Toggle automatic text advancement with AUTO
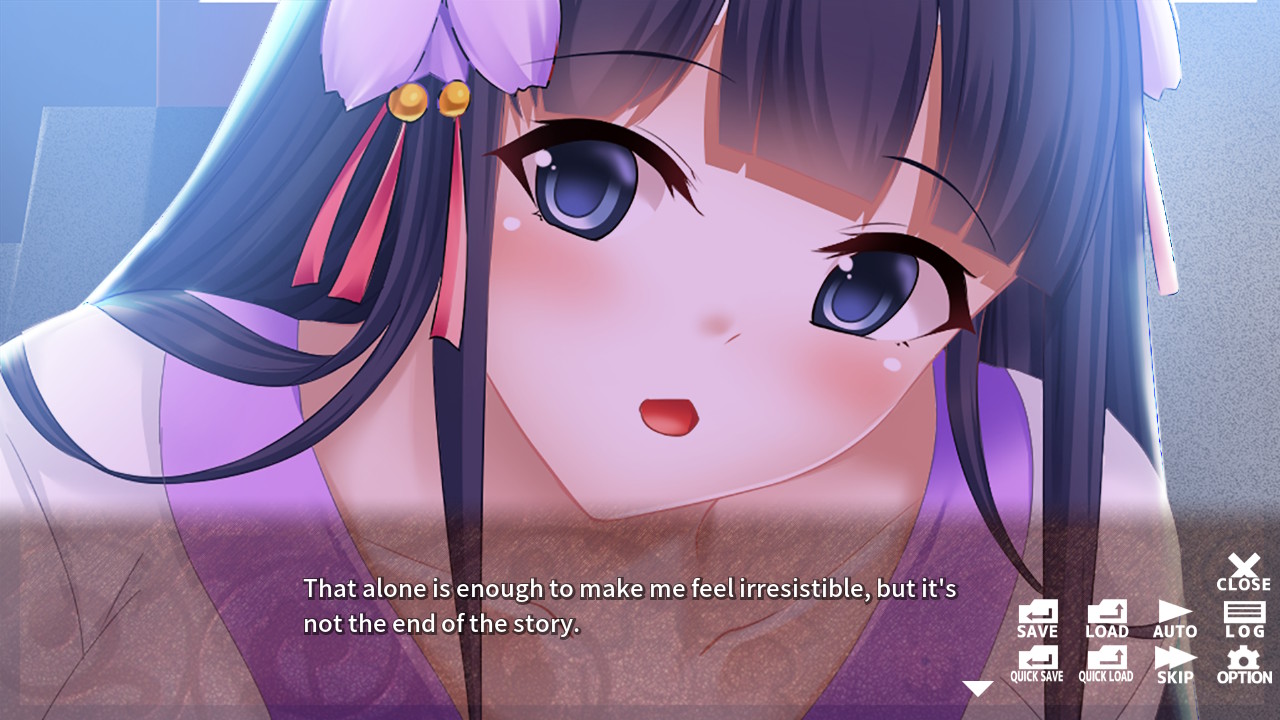The image size is (1280, 720). click(x=1175, y=615)
